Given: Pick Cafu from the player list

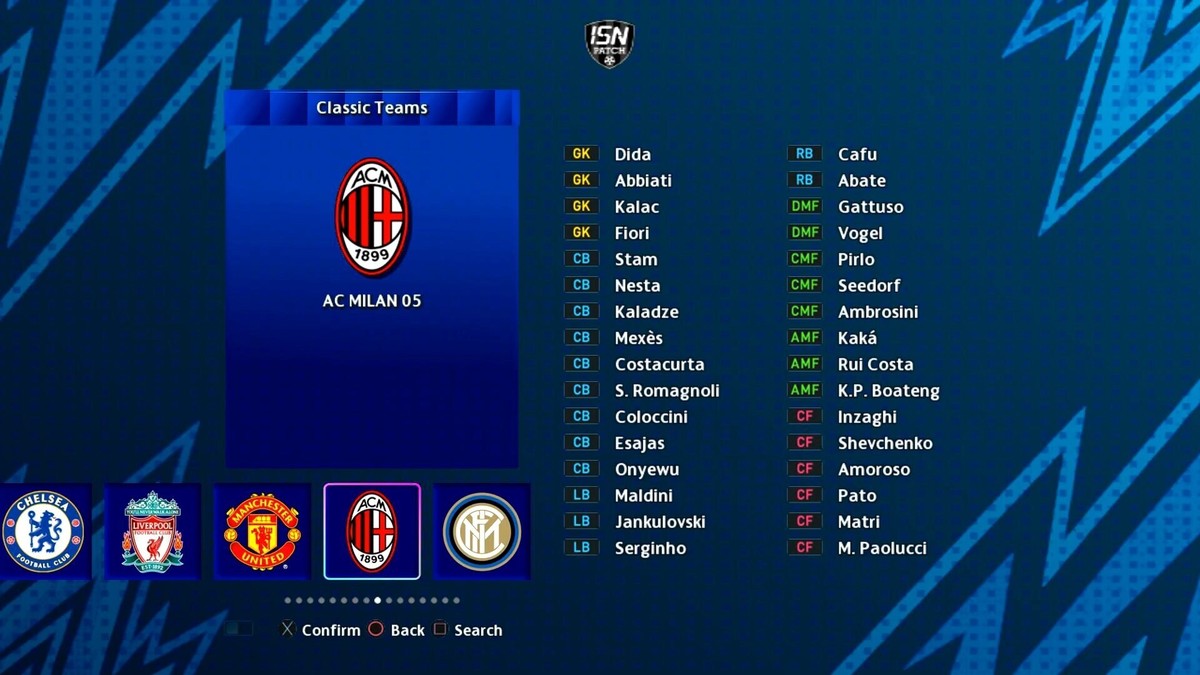Looking at the screenshot, I should coord(857,154).
